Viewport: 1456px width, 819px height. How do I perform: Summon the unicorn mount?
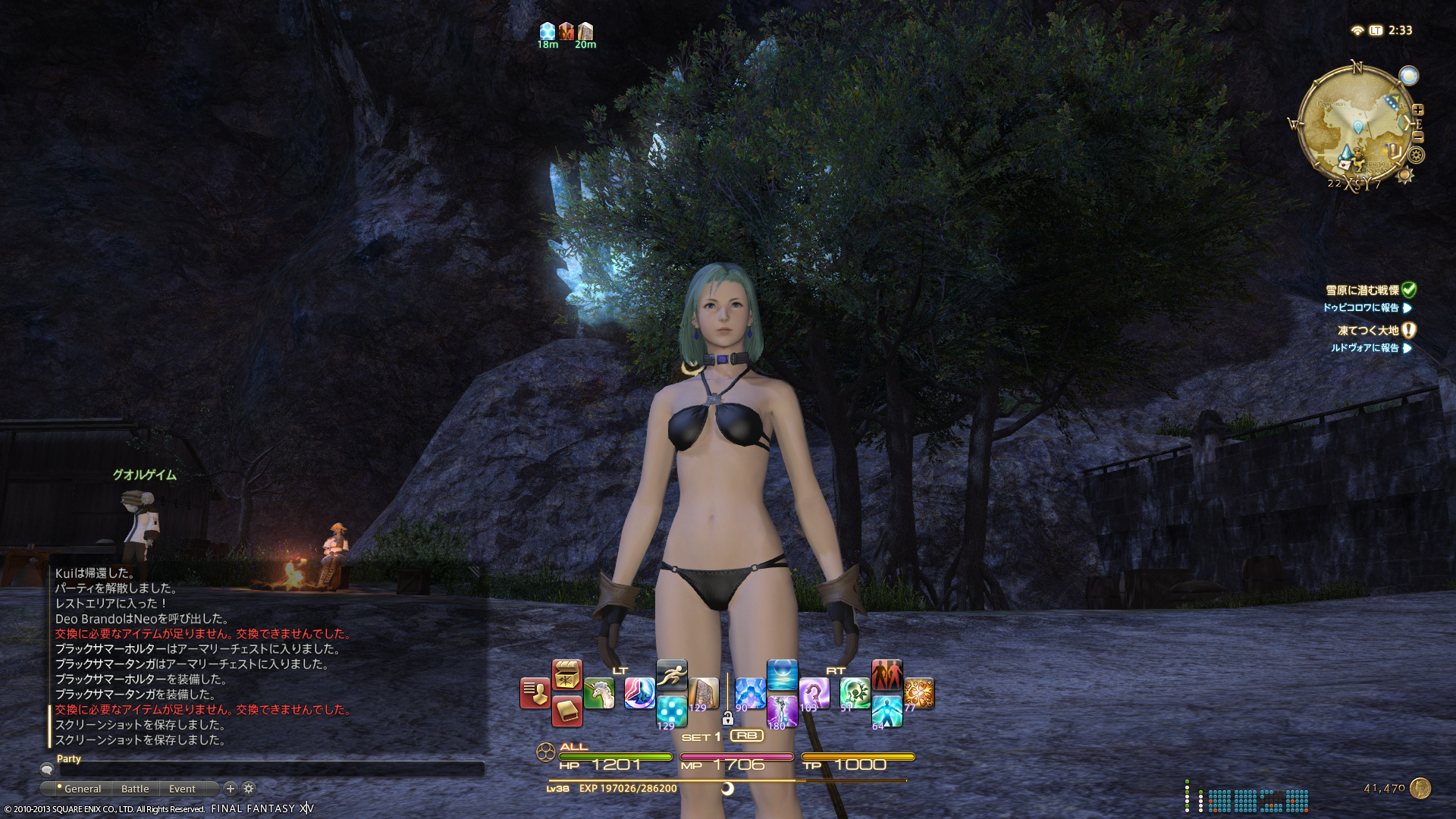[599, 693]
